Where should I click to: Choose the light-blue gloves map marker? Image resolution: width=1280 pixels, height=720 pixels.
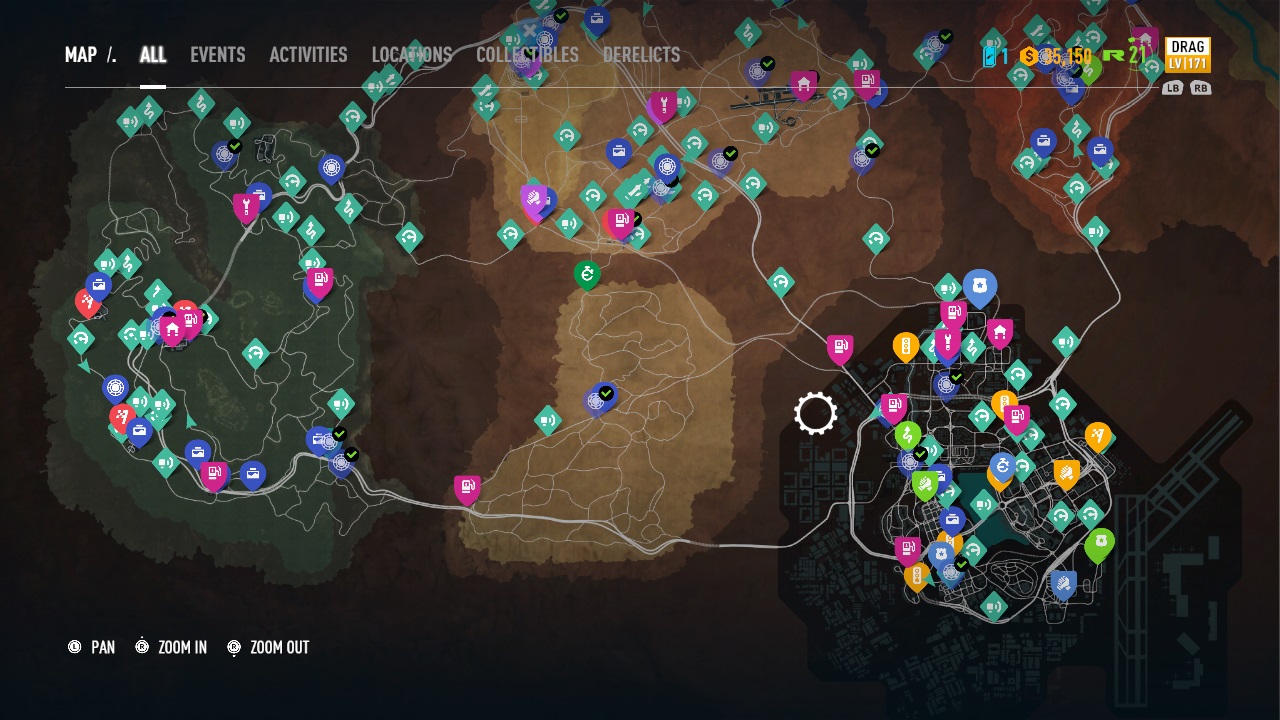[x=1063, y=584]
